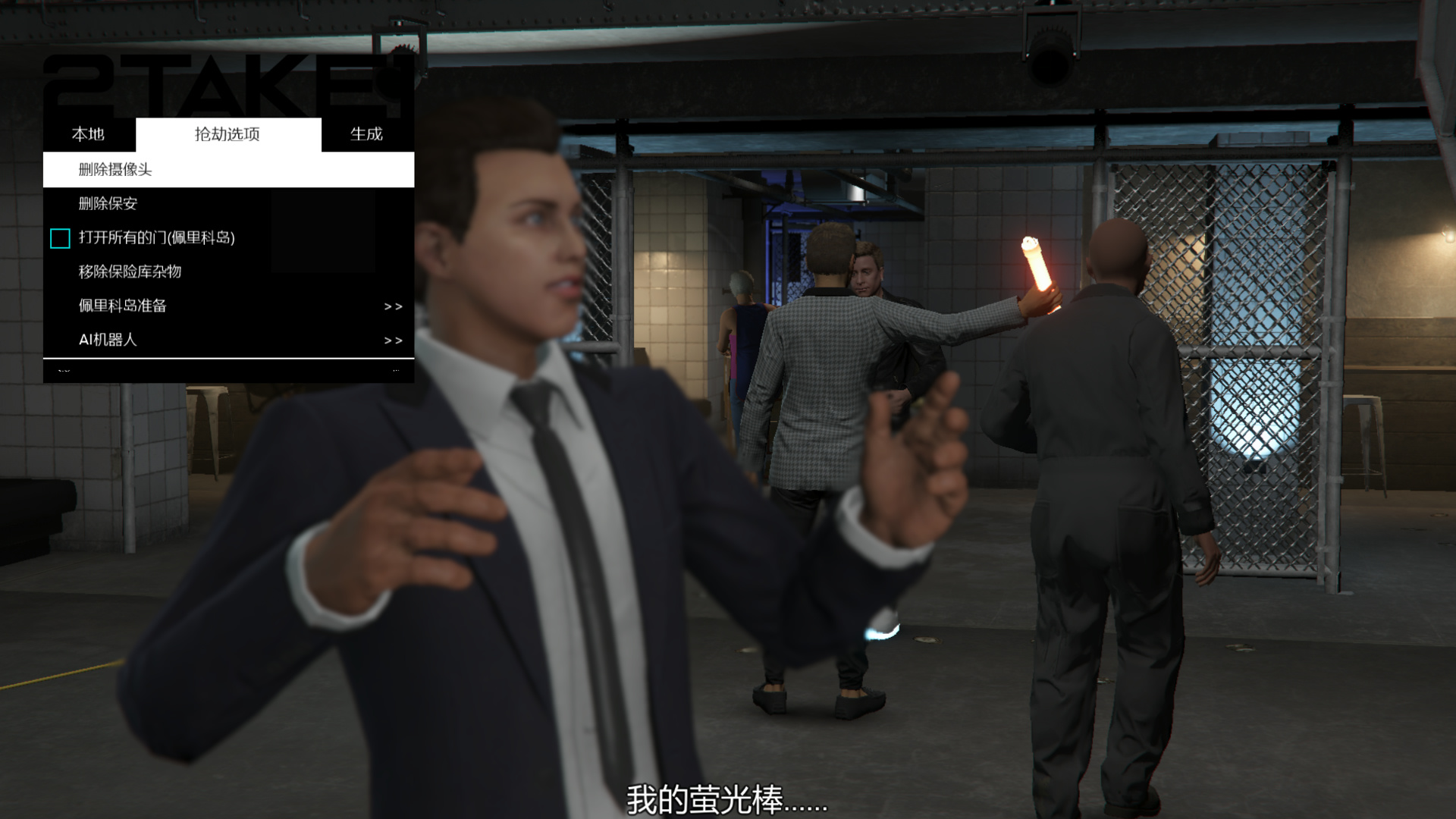Choose the 删除摄像头 menu entry
Image resolution: width=1456 pixels, height=819 pixels.
(115, 169)
